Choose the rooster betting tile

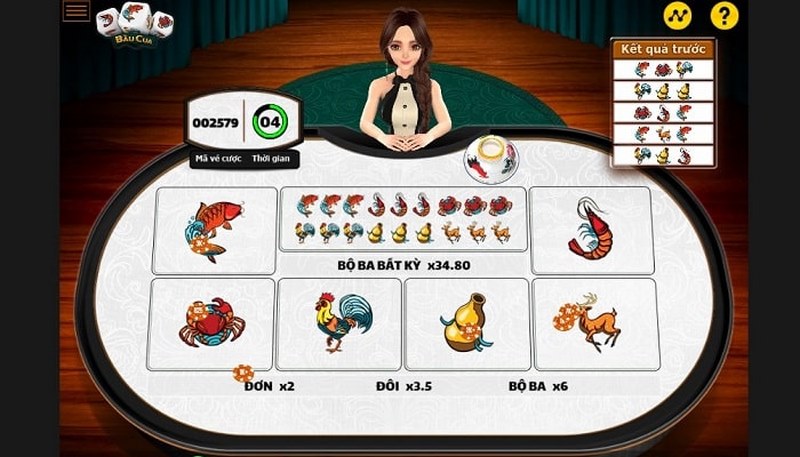339,323
